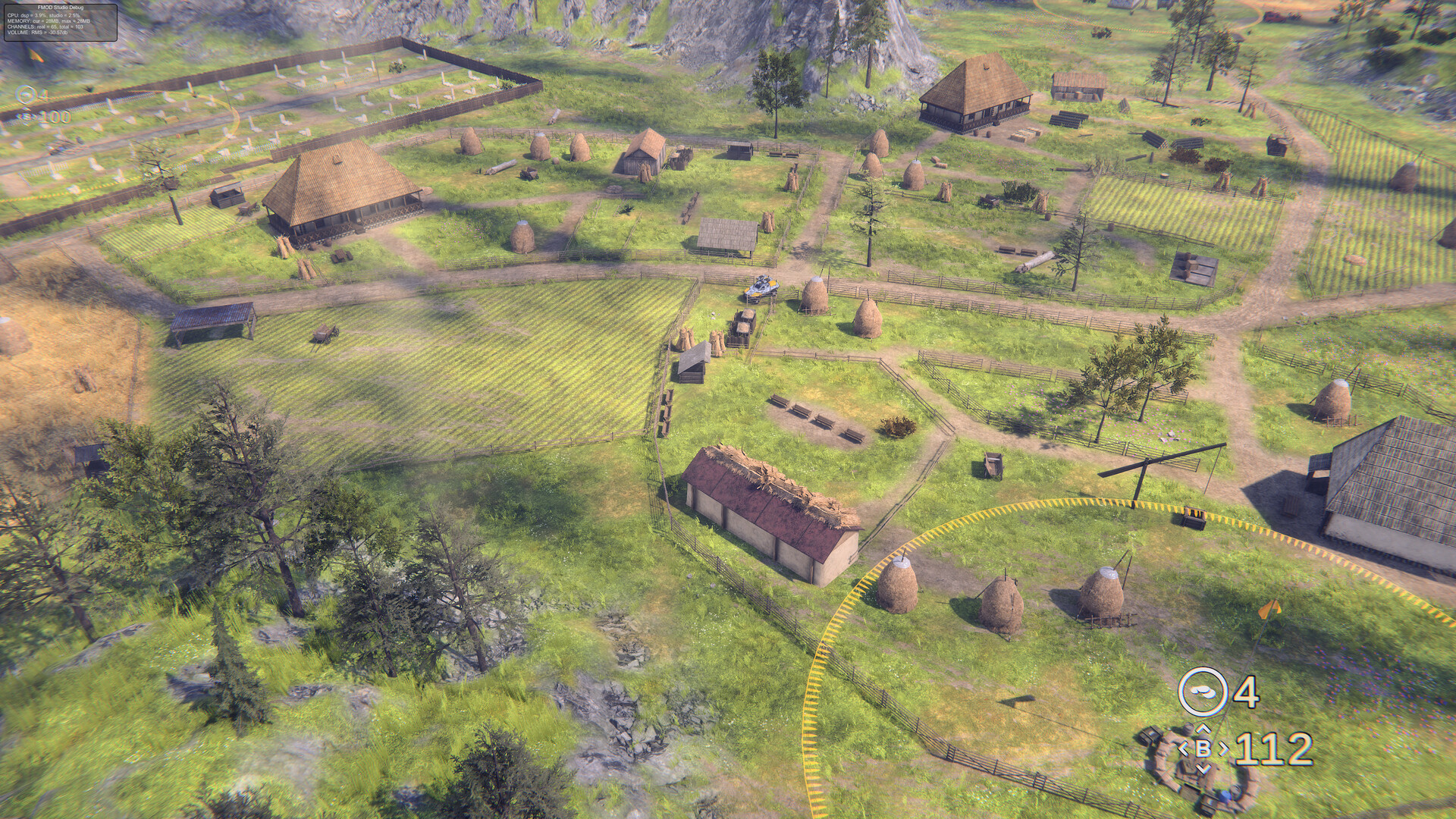Screen dimensions: 1456x819
Task: Click the coin icon beside the 112 counter
Action: (1203, 692)
